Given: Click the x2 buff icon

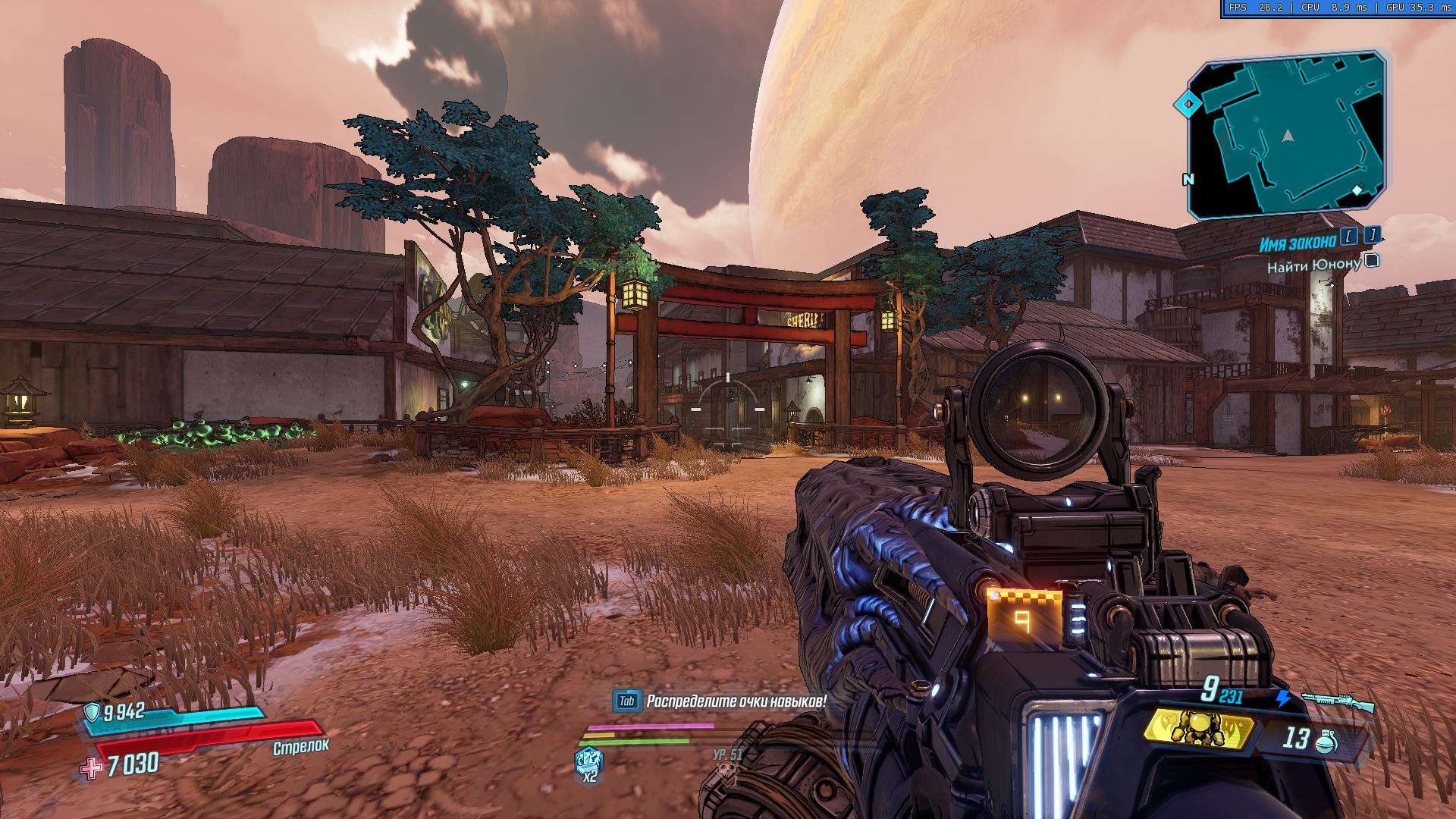Looking at the screenshot, I should 588,761.
